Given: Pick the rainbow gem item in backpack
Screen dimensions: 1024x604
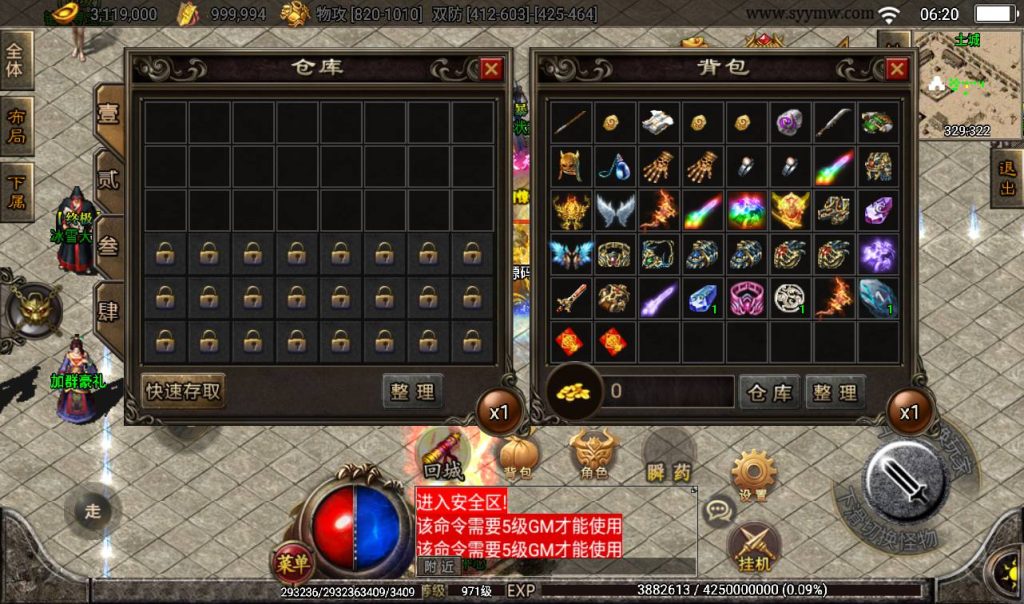Looking at the screenshot, I should pyautogui.click(x=747, y=210).
